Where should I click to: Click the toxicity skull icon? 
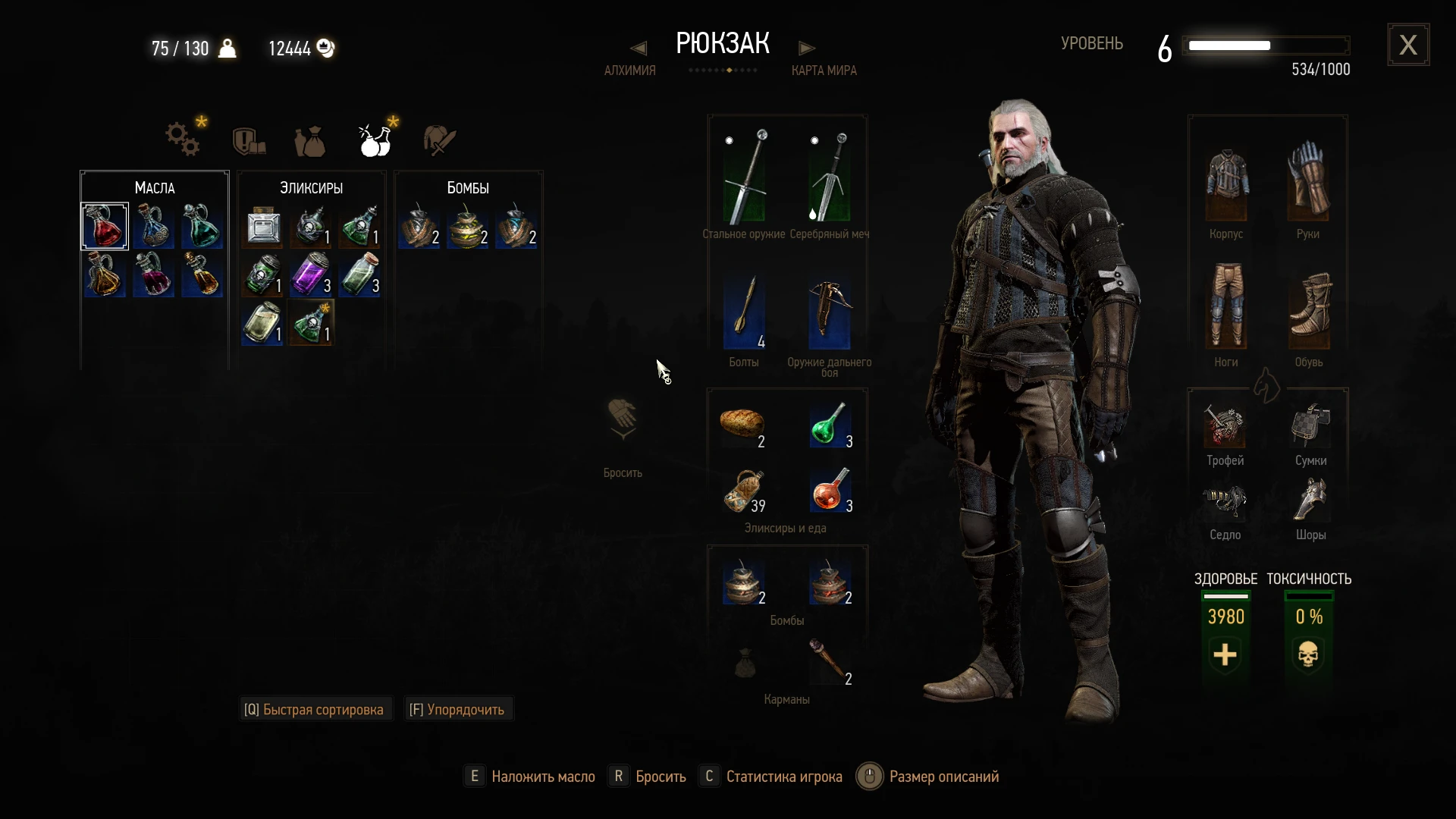tap(1307, 654)
